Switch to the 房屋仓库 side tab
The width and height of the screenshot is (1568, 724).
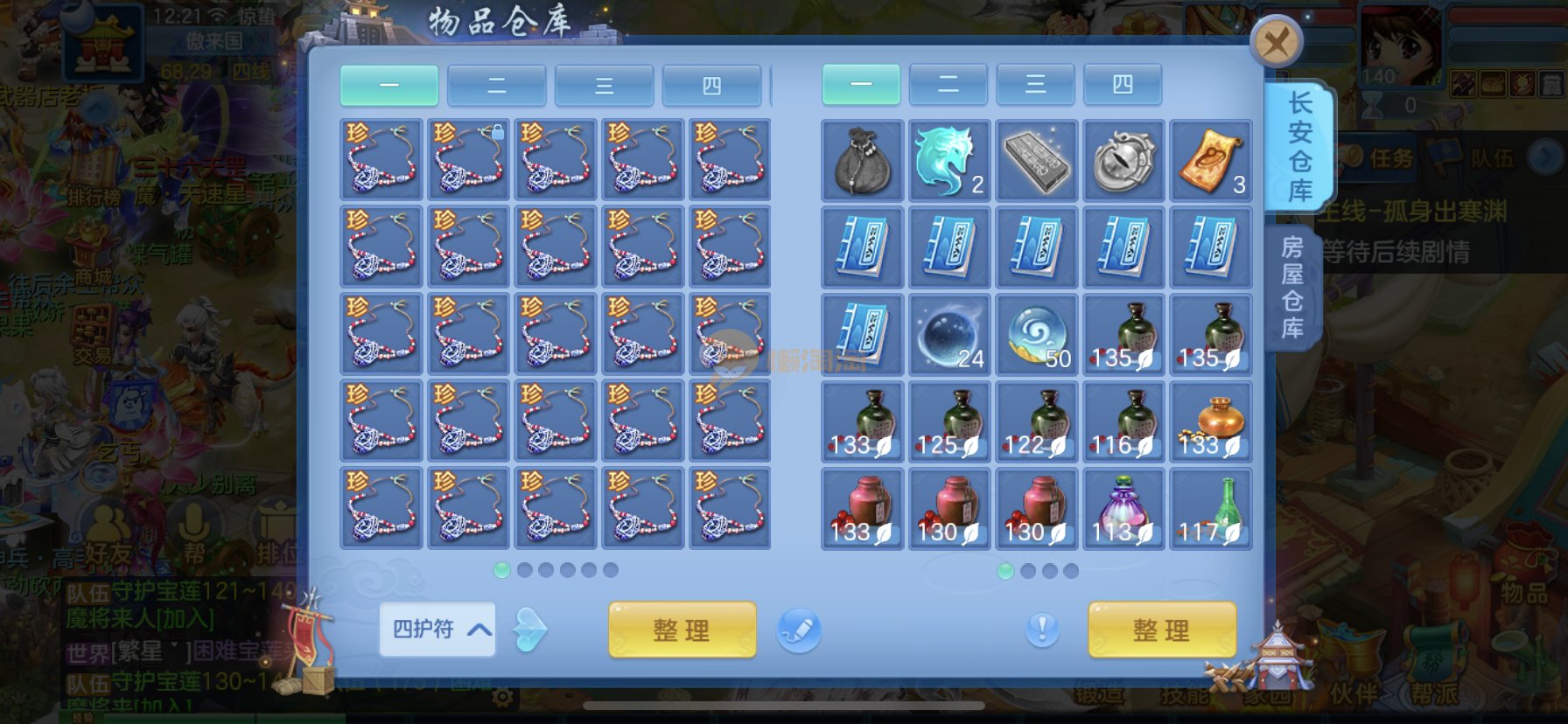(1291, 287)
